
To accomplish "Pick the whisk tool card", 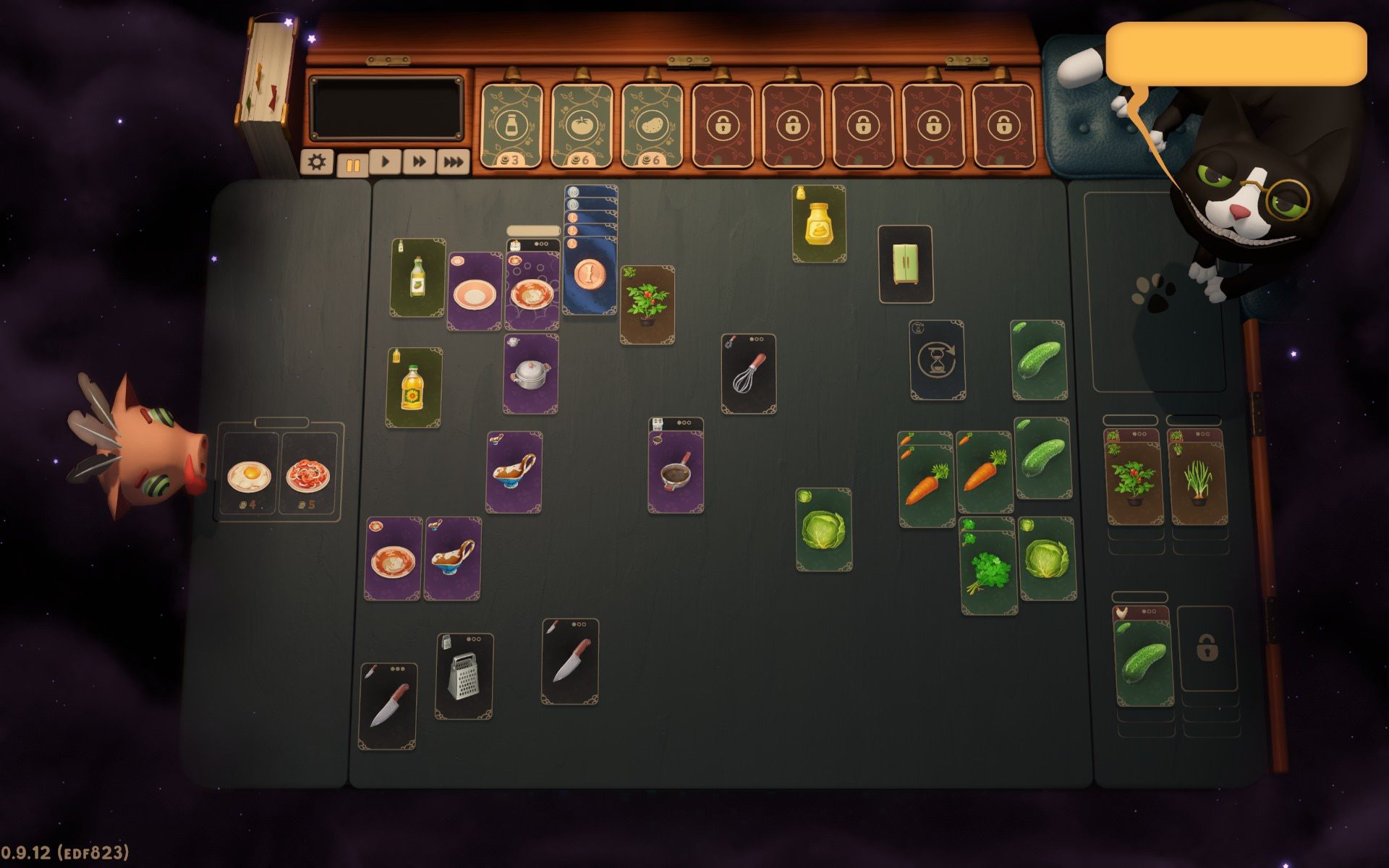I will pos(749,374).
